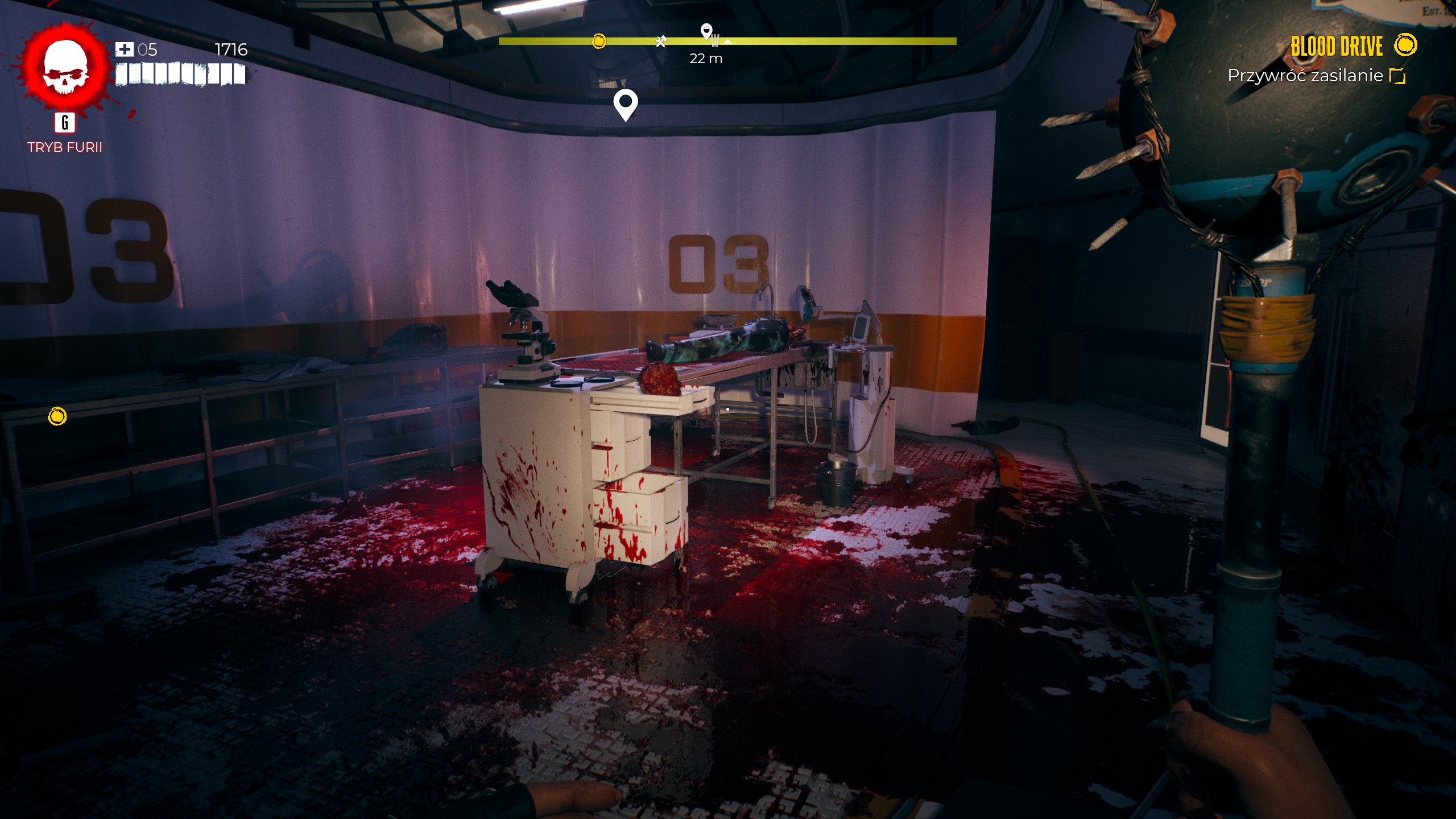Click the yellow ring objective marker over the shelving
This screenshot has height=819, width=1456.
(57, 416)
